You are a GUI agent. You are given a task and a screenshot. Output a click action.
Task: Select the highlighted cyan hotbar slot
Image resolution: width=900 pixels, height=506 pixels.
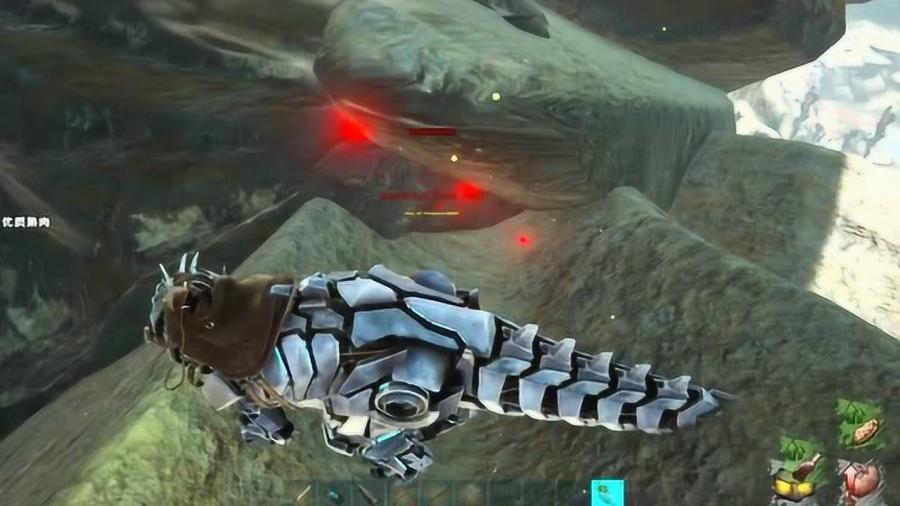click(607, 493)
